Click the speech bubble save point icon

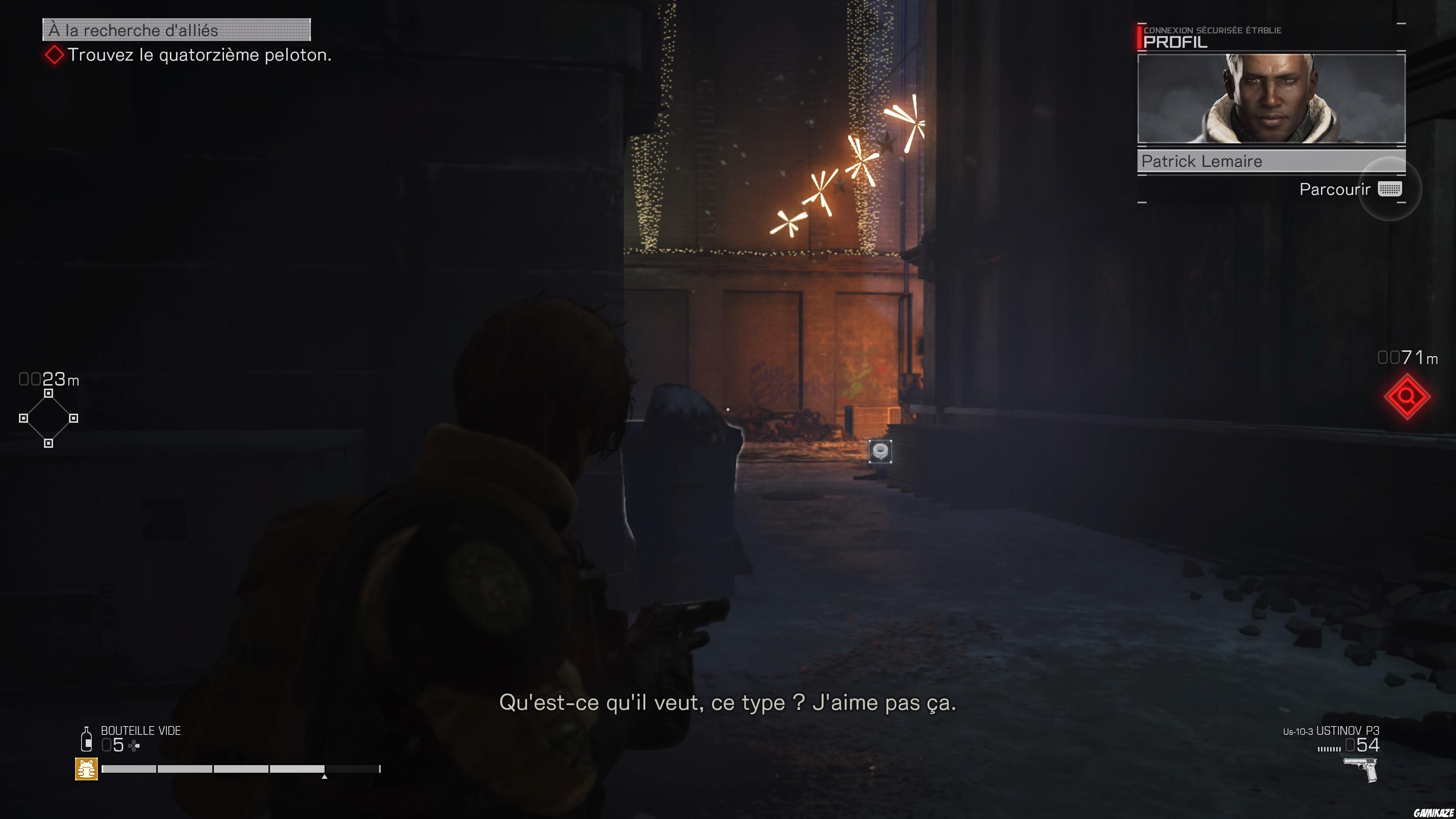pyautogui.click(x=880, y=452)
